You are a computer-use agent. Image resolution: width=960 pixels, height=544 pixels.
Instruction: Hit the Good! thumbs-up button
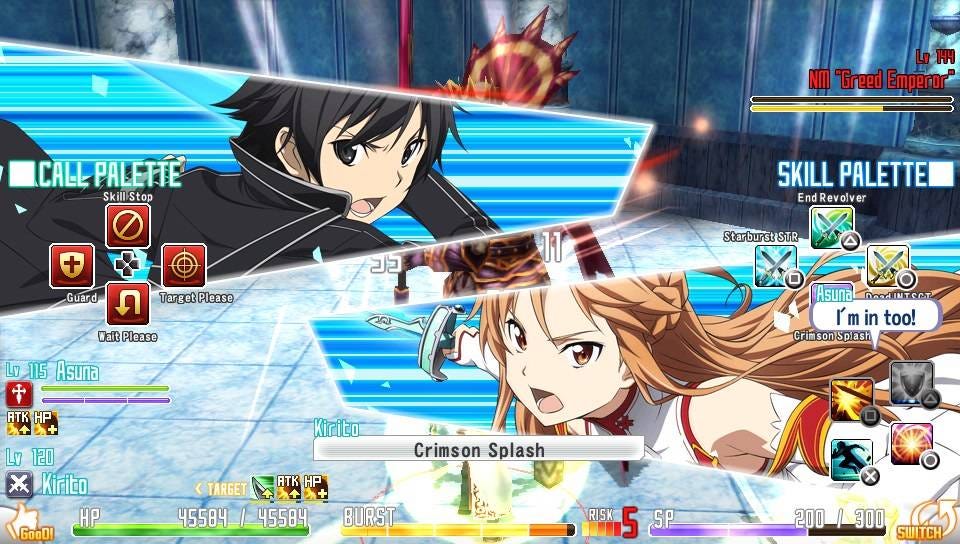click(30, 524)
